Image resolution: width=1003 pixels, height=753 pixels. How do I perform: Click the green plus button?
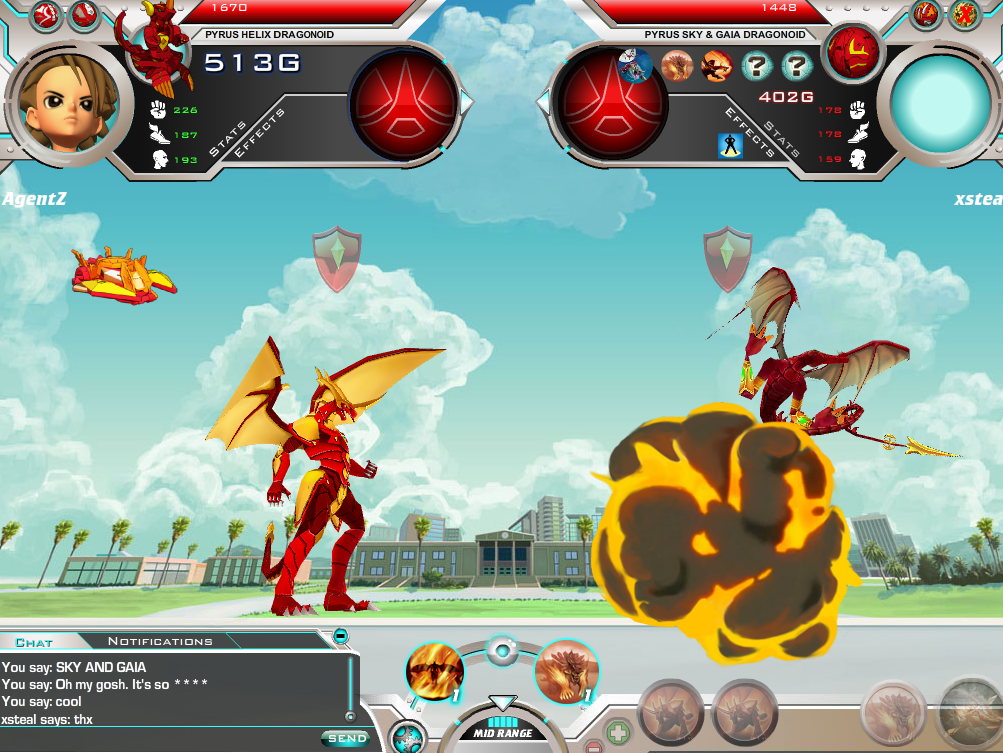point(618,733)
